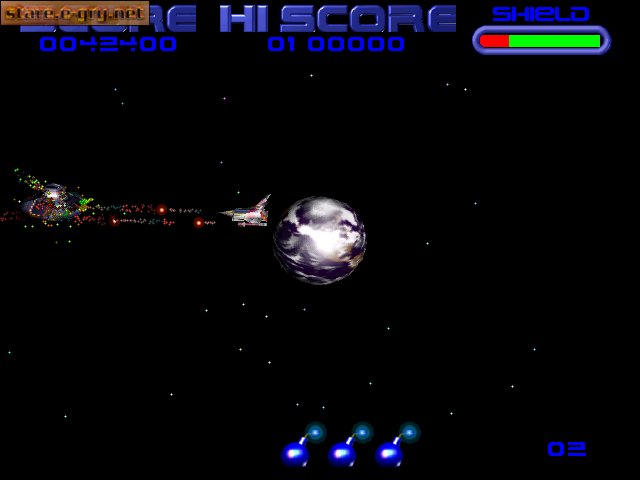Click the stare-c-gry.net watermark logo
Screen dimensions: 640x480
(x=75, y=14)
